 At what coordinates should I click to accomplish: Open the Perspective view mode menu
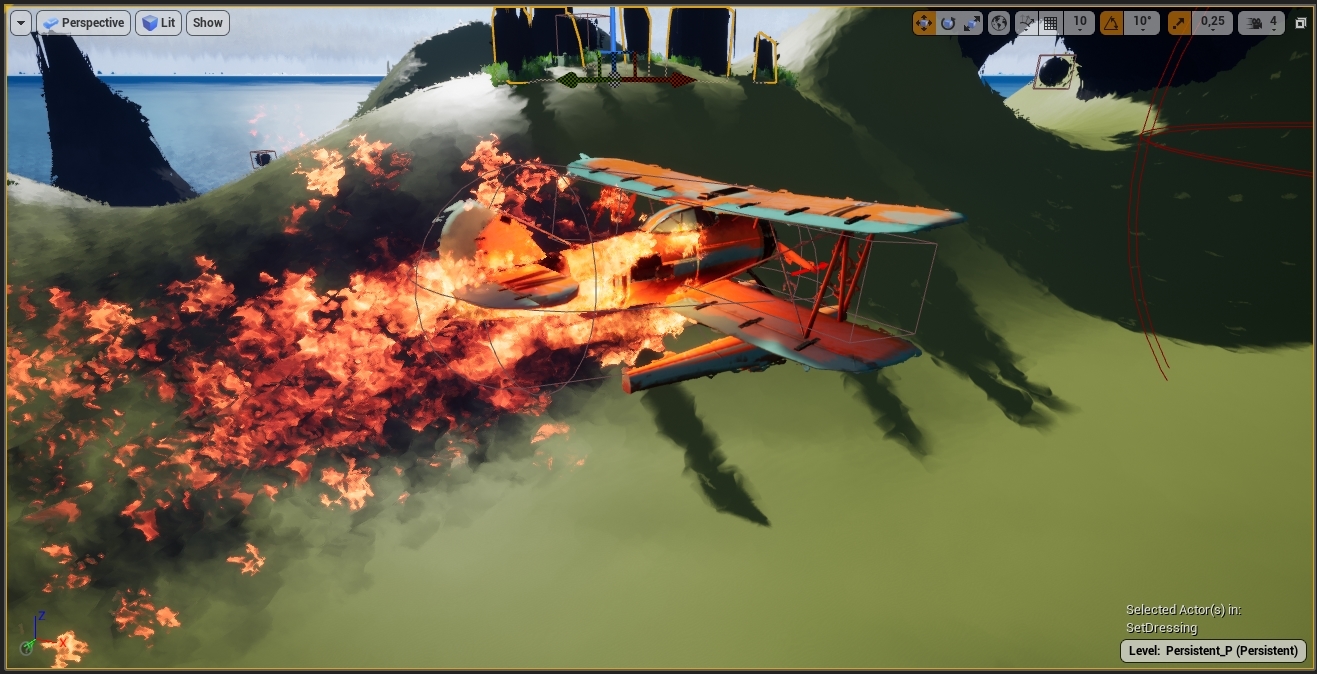pos(83,23)
